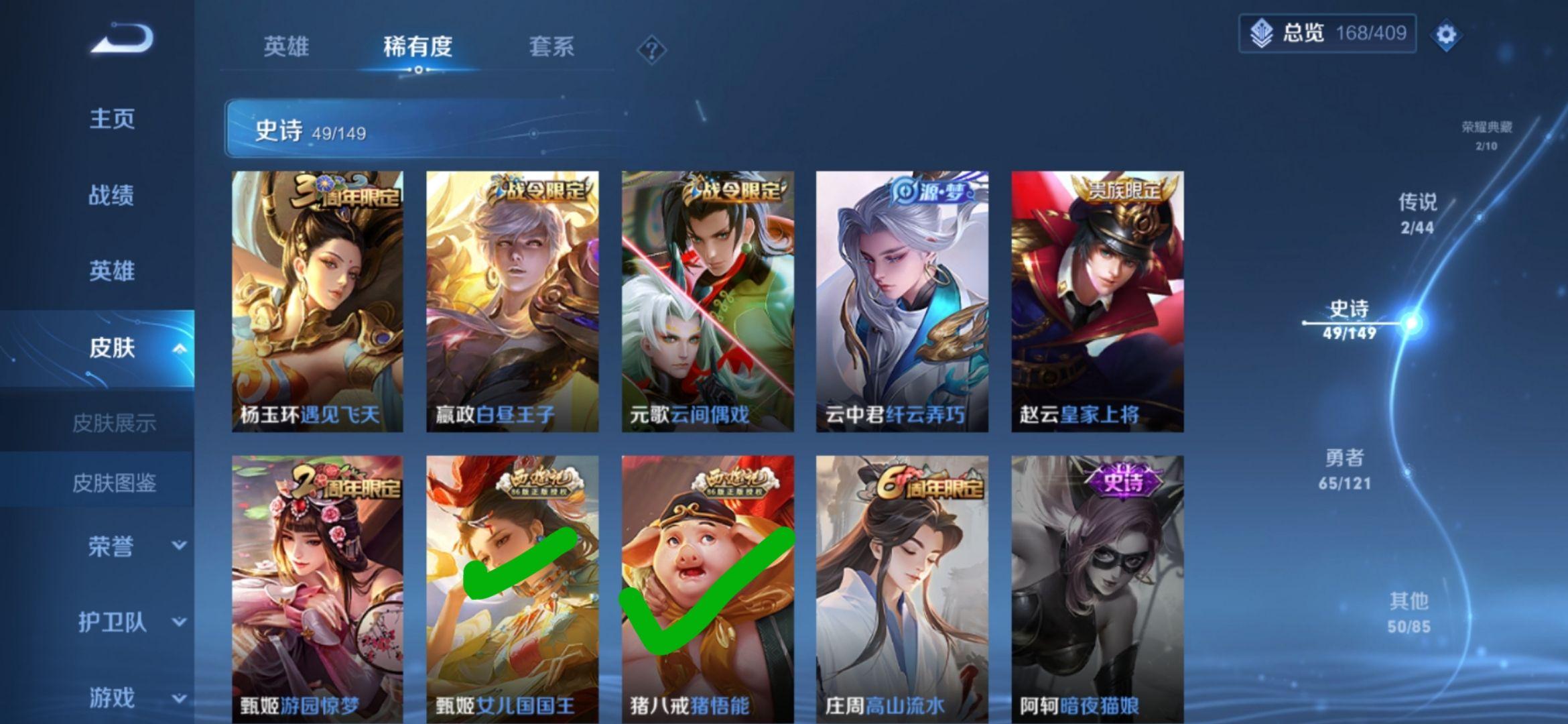The width and height of the screenshot is (1568, 724).
Task: Switch to the 英雄 sorting tab
Action: [286, 47]
